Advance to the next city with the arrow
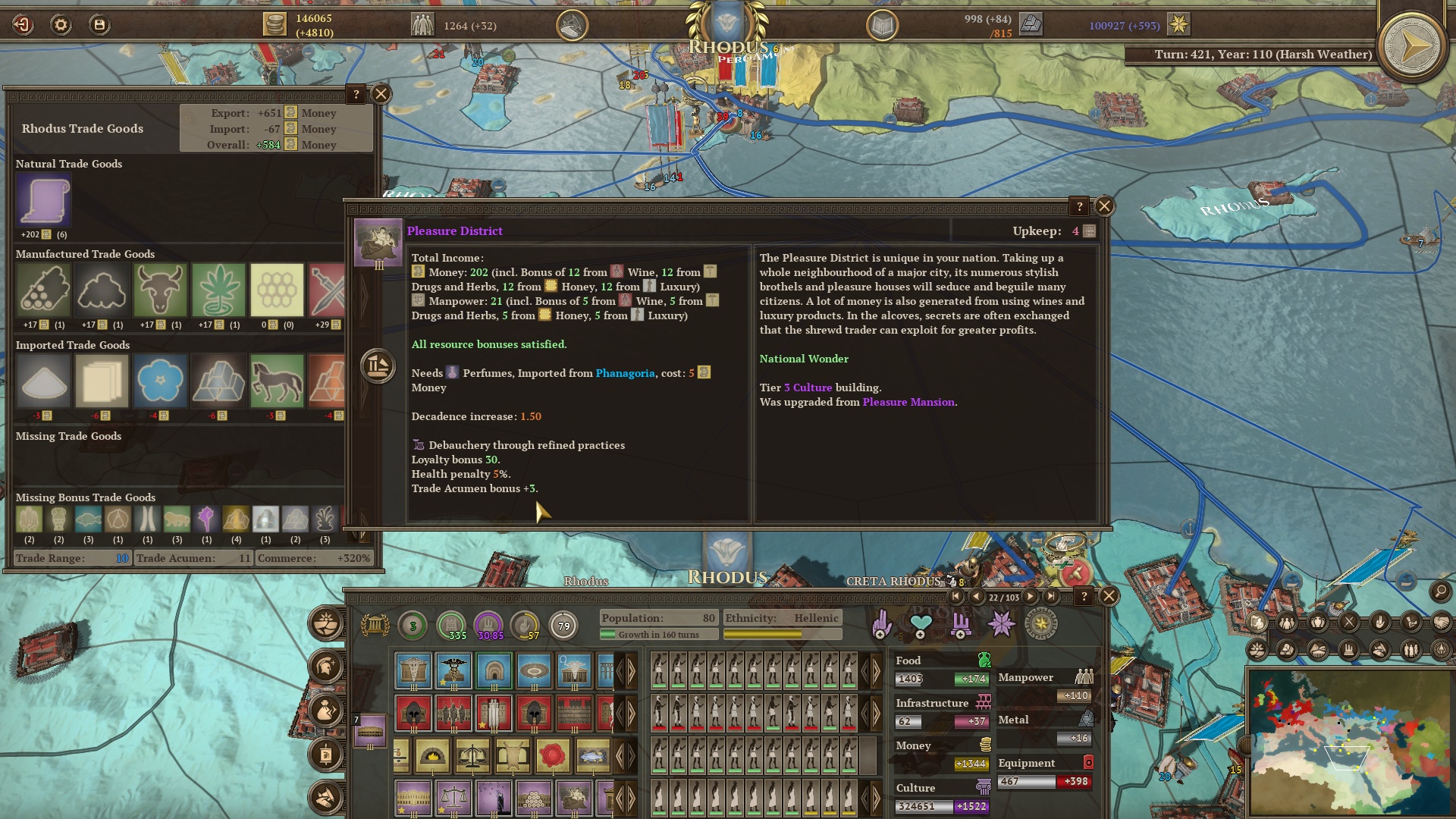The width and height of the screenshot is (1456, 819). (1030, 597)
